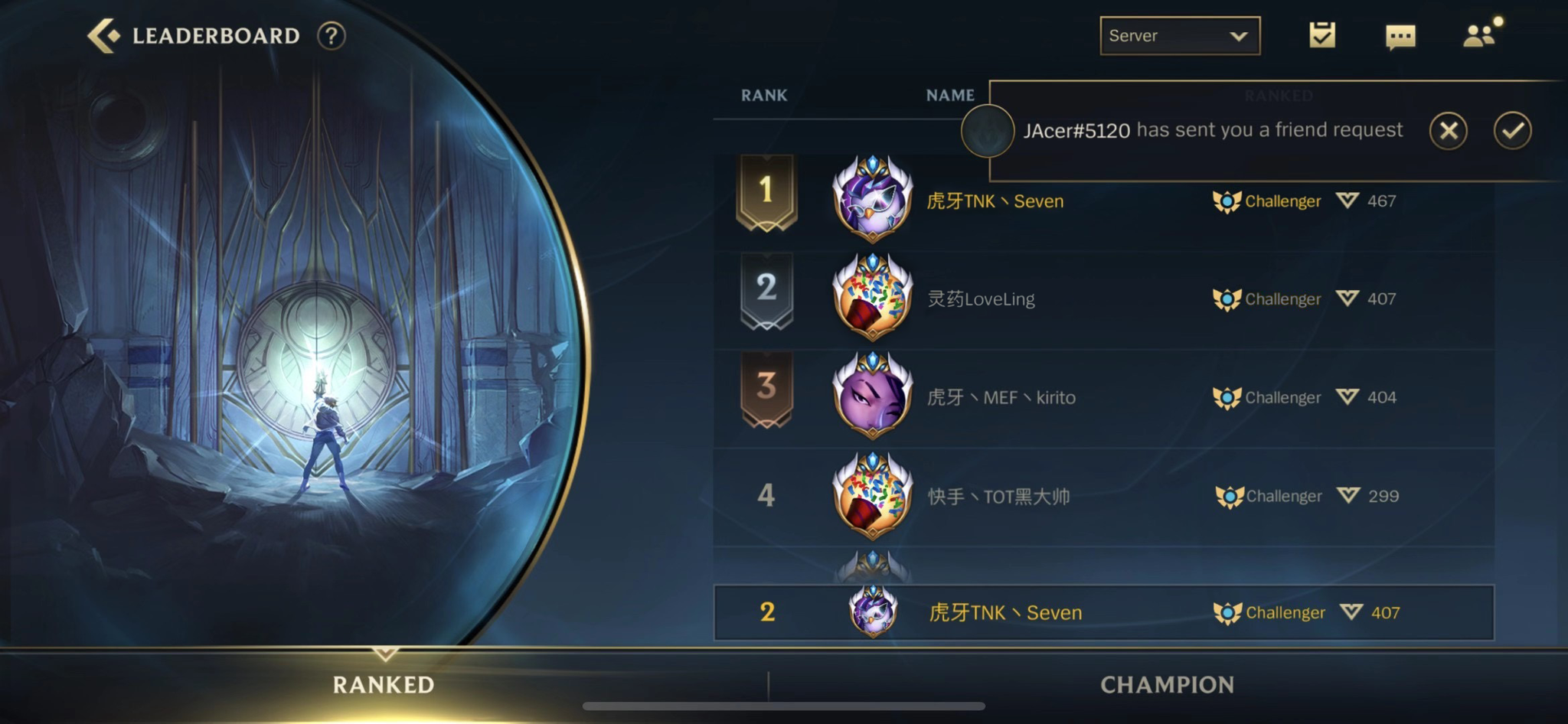Open the tasks checklist icon in top bar
Viewport: 1568px width, 724px height.
tap(1321, 35)
